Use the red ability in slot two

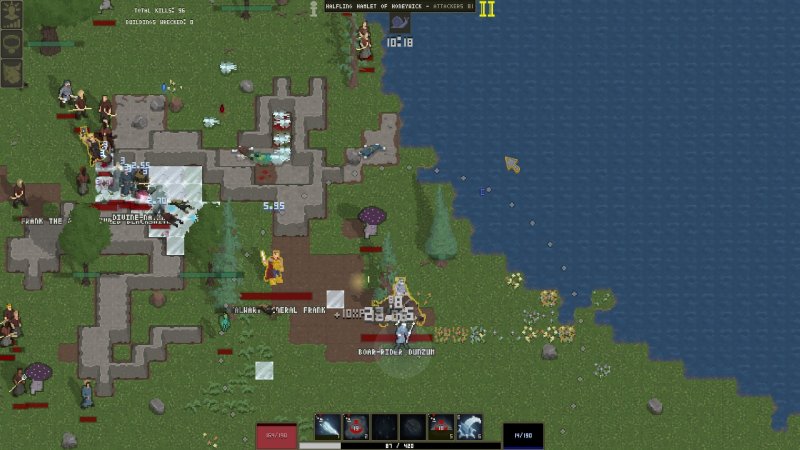coord(356,427)
